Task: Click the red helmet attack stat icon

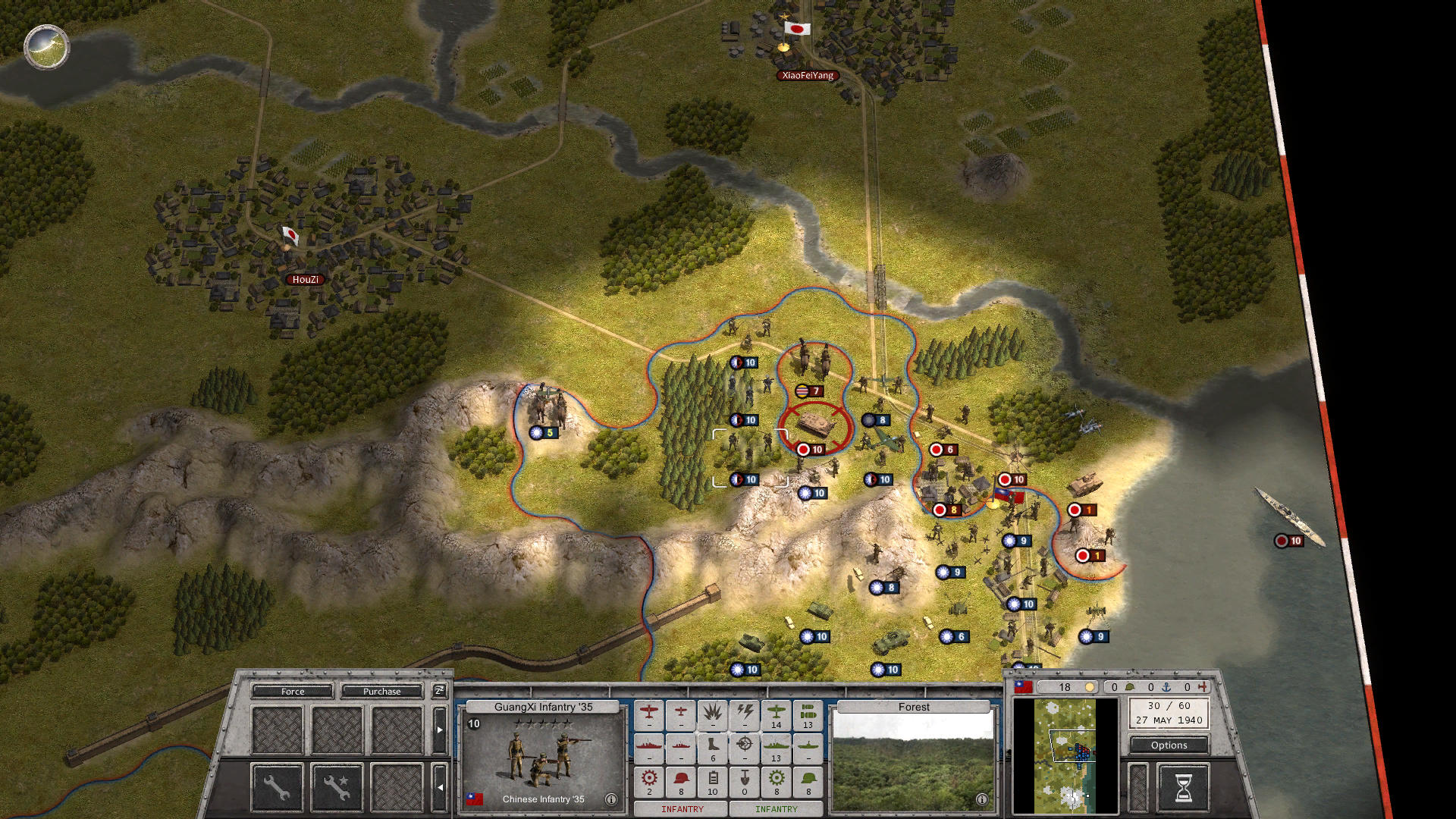Action: tap(680, 777)
